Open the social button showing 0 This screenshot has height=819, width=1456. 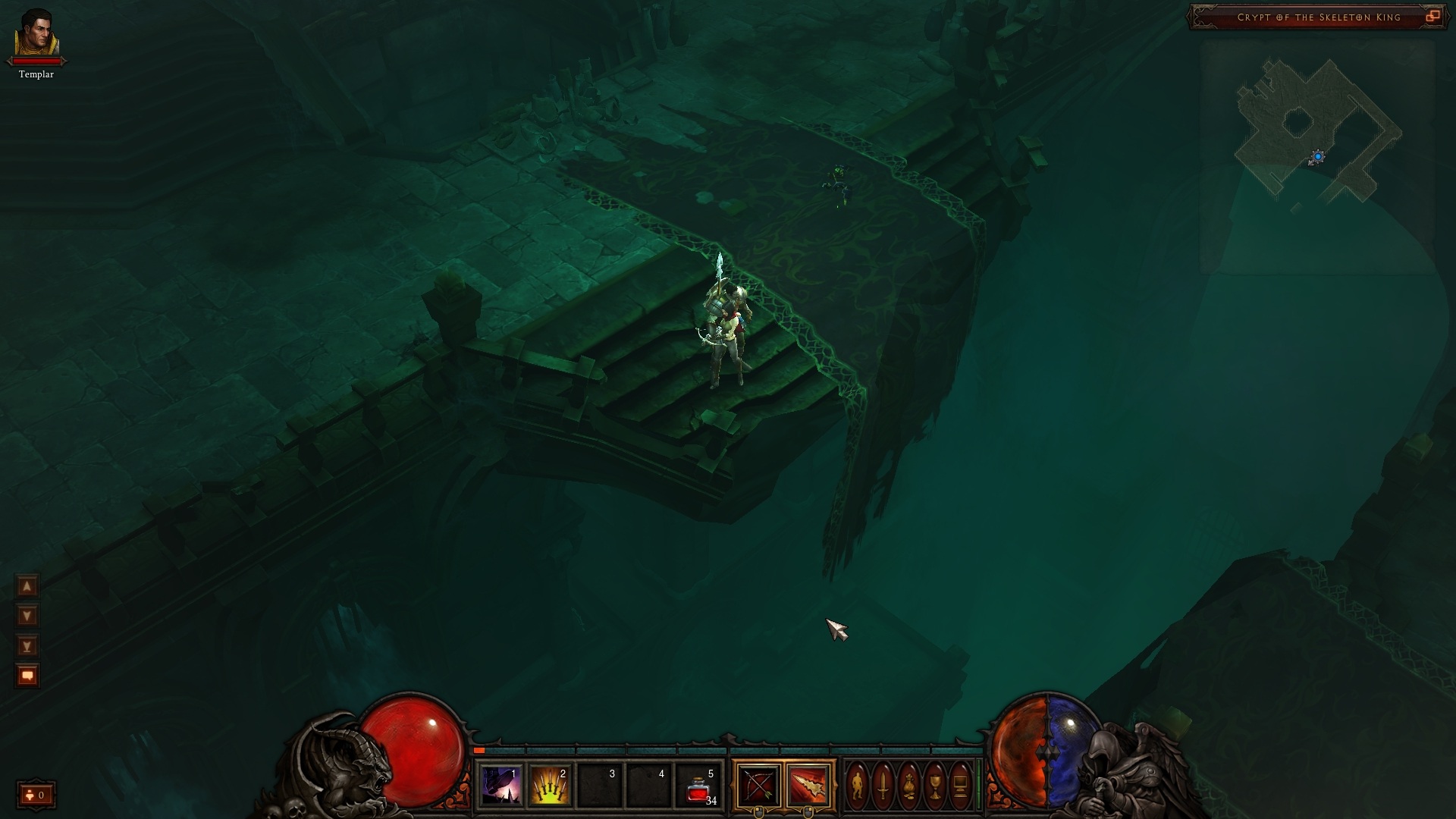click(x=36, y=795)
